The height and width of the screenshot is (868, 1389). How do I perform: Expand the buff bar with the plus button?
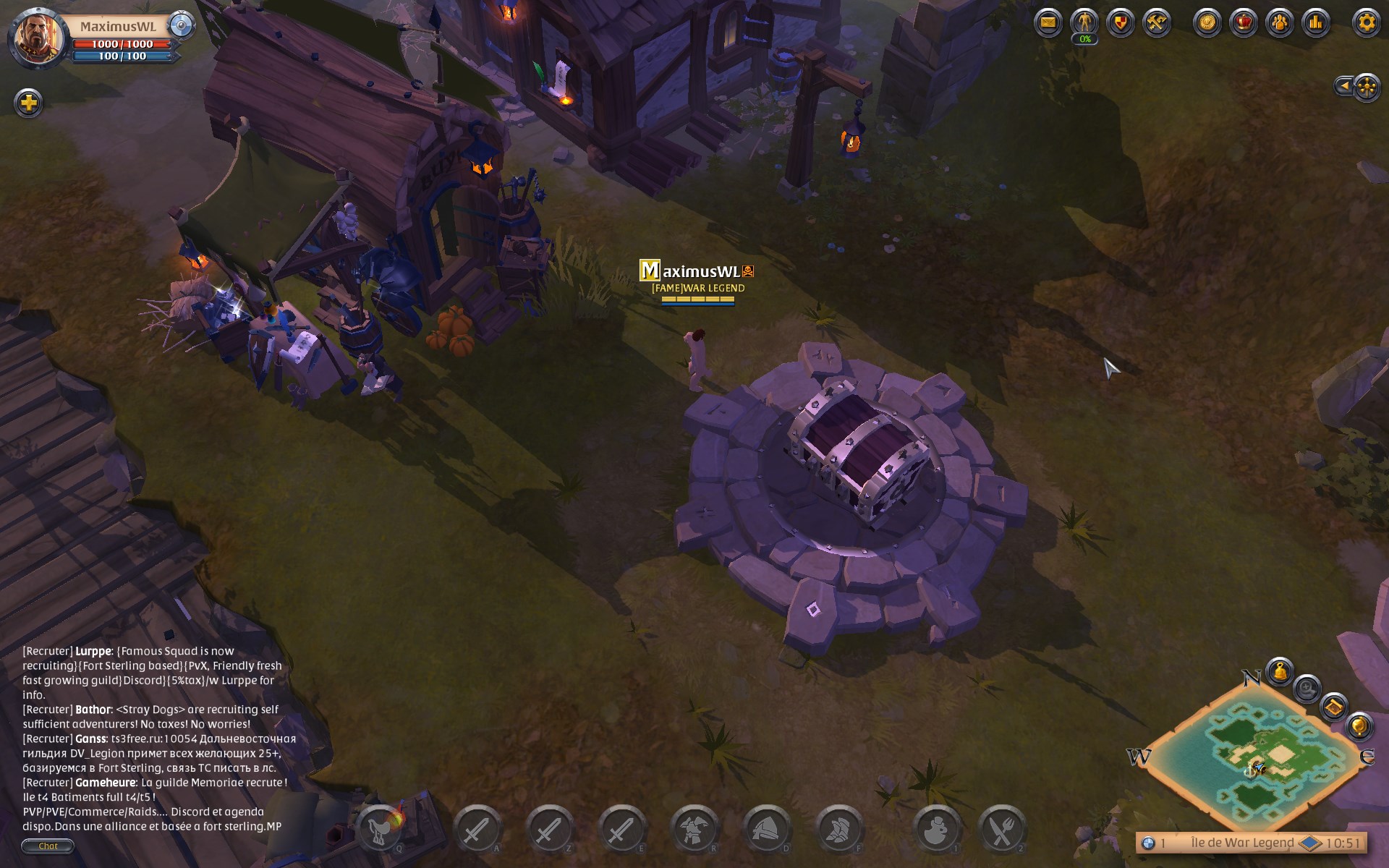(29, 101)
